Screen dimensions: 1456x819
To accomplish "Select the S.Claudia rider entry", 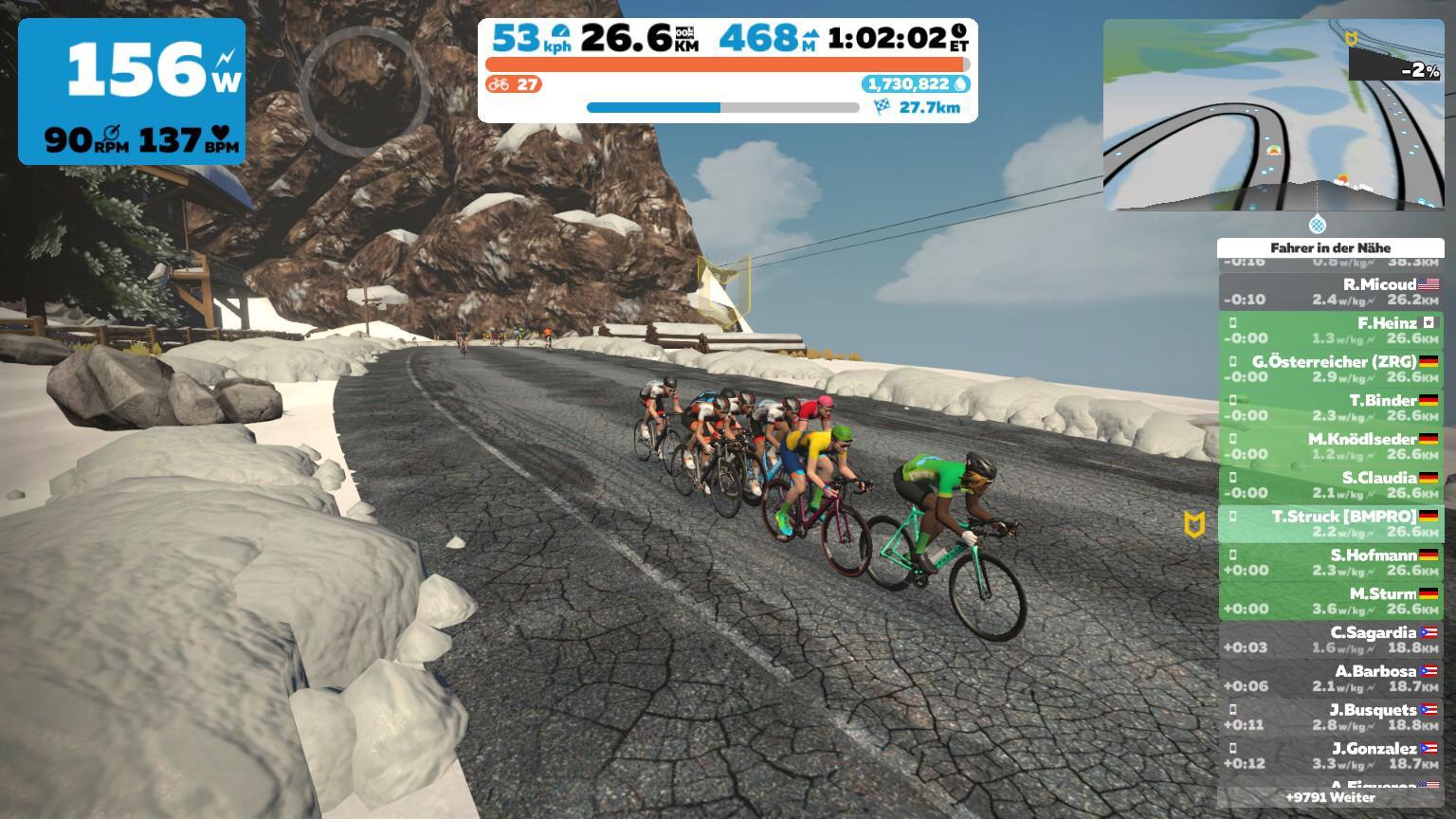I will tap(1330, 485).
